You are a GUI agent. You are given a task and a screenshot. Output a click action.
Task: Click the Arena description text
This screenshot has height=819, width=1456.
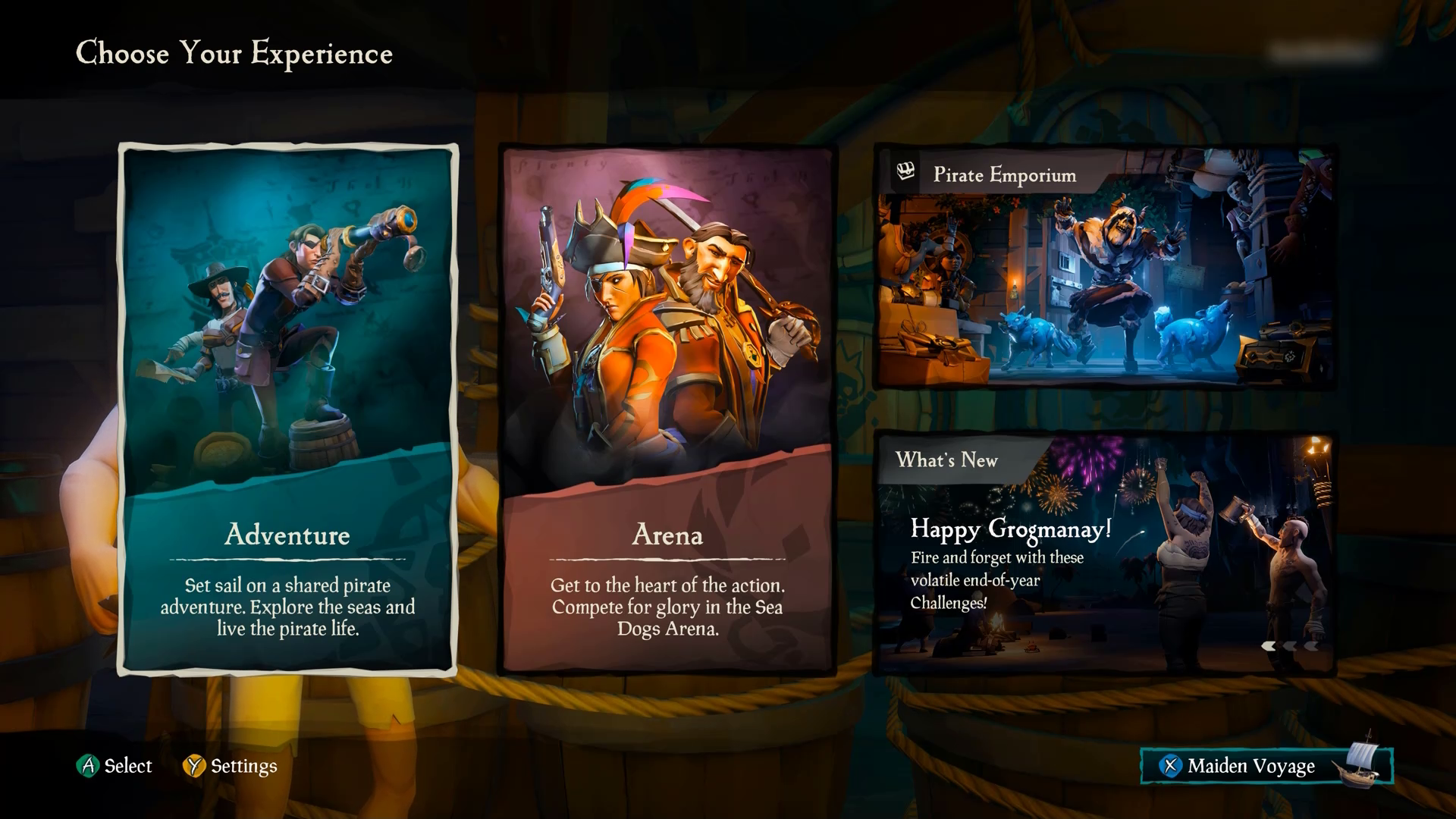(x=667, y=607)
